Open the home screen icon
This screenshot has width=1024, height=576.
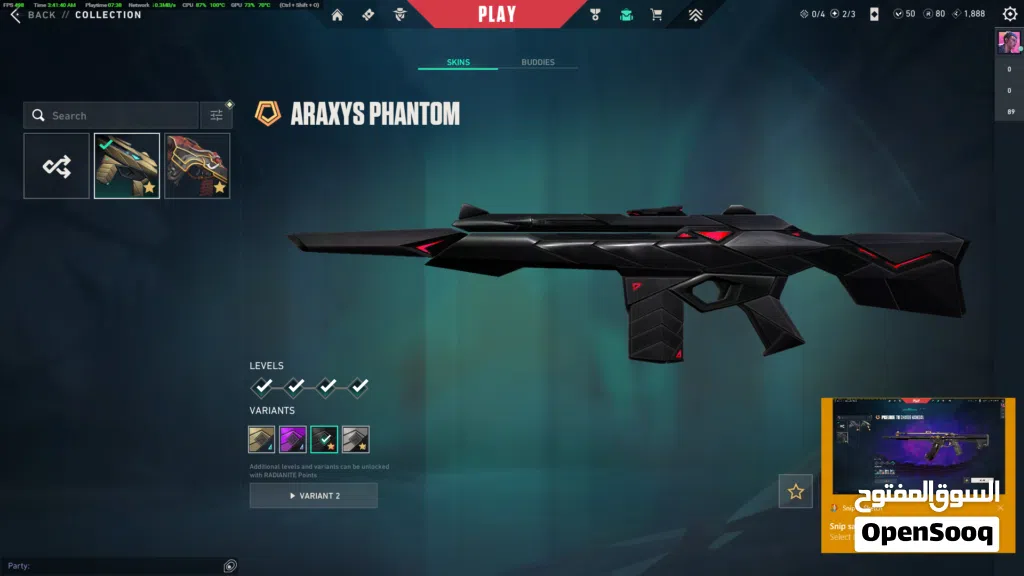(x=337, y=15)
